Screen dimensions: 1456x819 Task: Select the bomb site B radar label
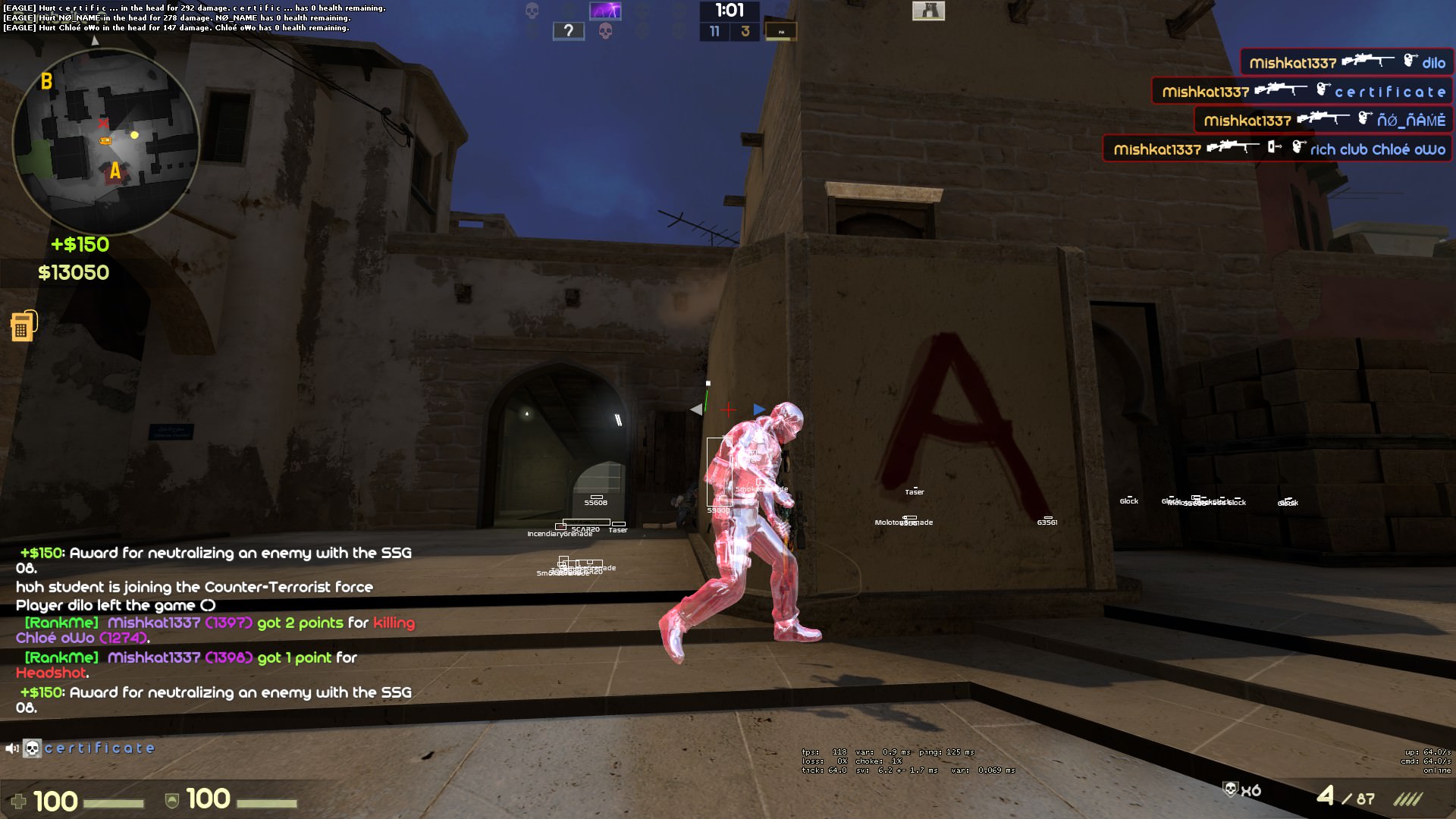(46, 81)
